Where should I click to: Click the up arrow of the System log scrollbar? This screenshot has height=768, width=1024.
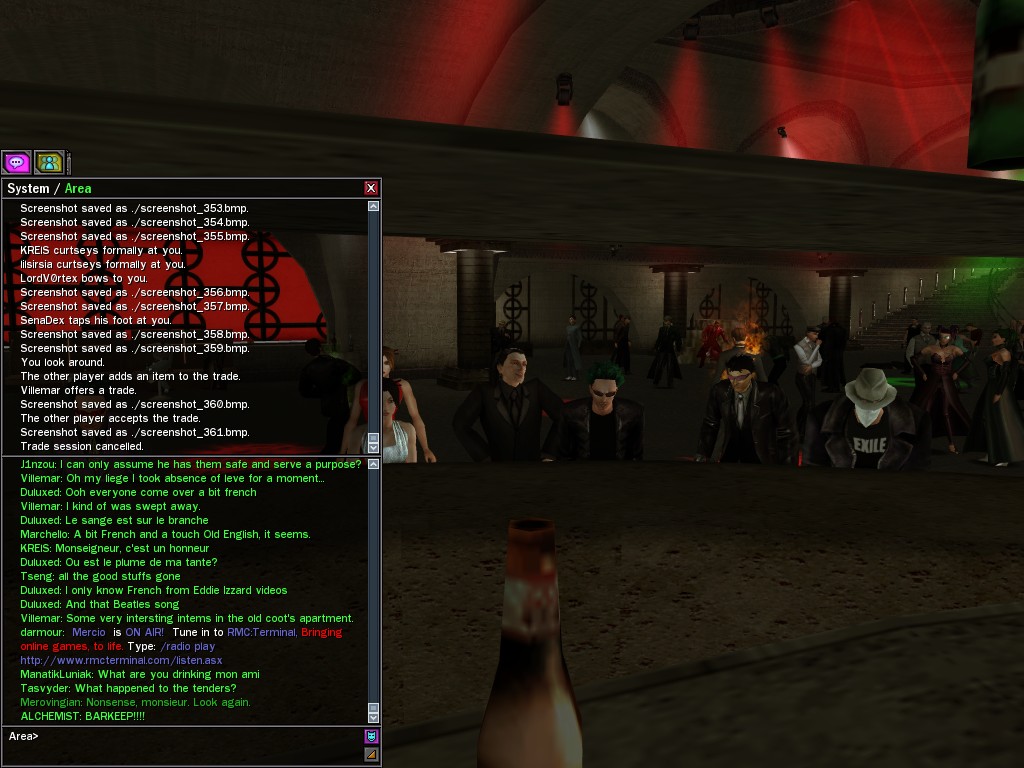point(373,206)
